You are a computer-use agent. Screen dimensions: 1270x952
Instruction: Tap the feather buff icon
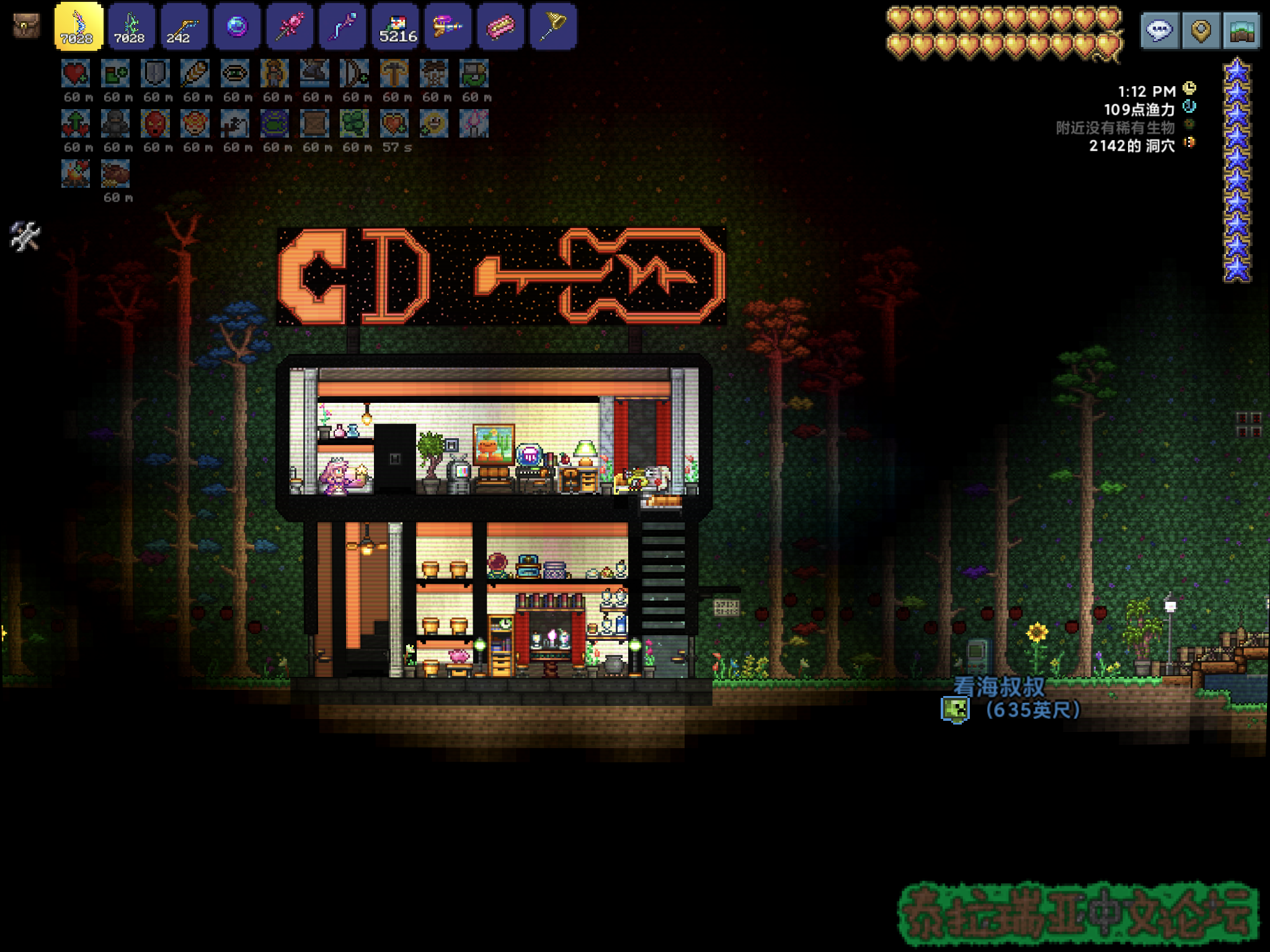[x=195, y=74]
